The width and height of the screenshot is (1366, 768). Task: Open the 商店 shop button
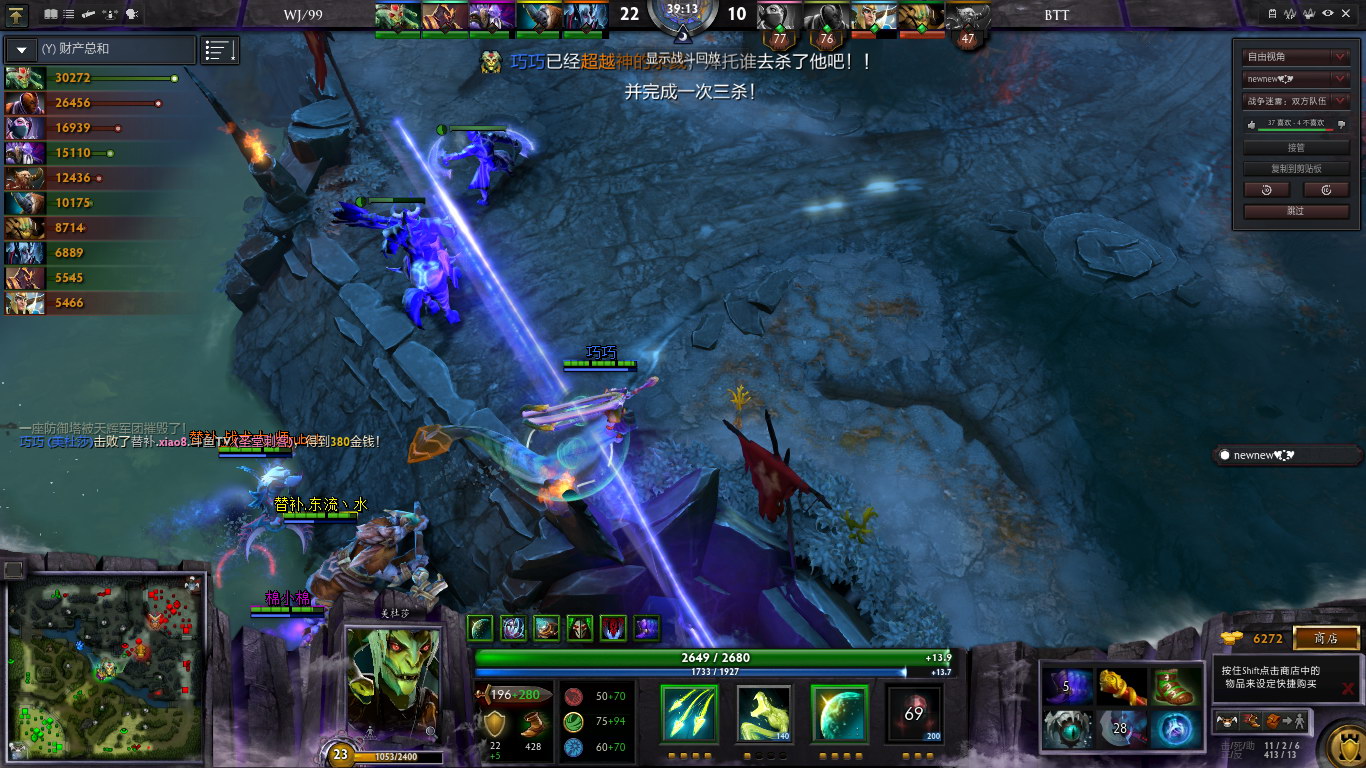pyautogui.click(x=1326, y=638)
